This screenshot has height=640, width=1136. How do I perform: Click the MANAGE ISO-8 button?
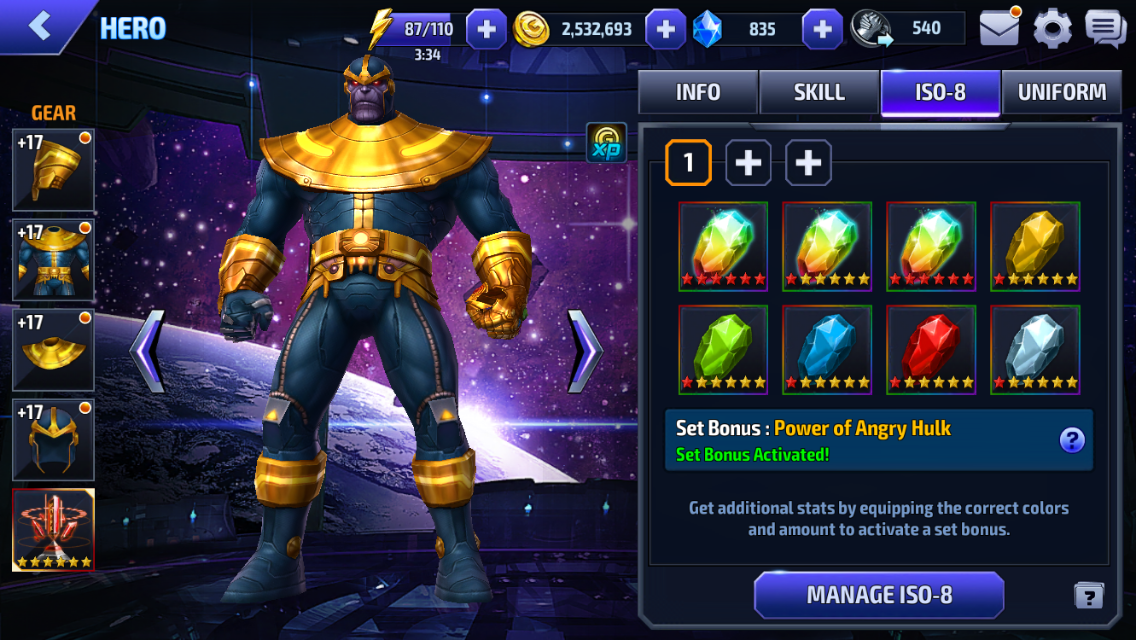click(879, 595)
